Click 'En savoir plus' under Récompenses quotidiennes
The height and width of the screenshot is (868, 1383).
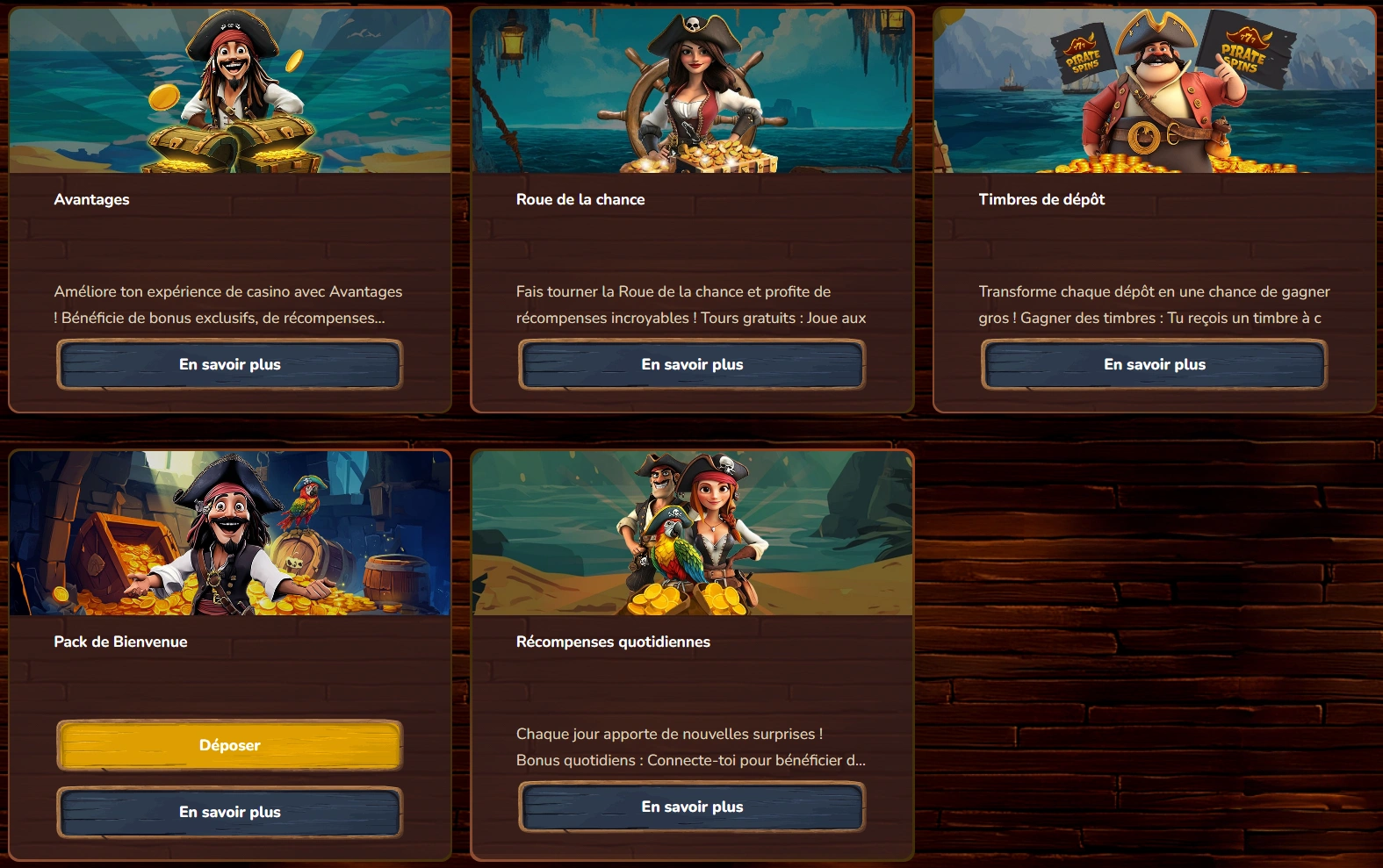(691, 806)
